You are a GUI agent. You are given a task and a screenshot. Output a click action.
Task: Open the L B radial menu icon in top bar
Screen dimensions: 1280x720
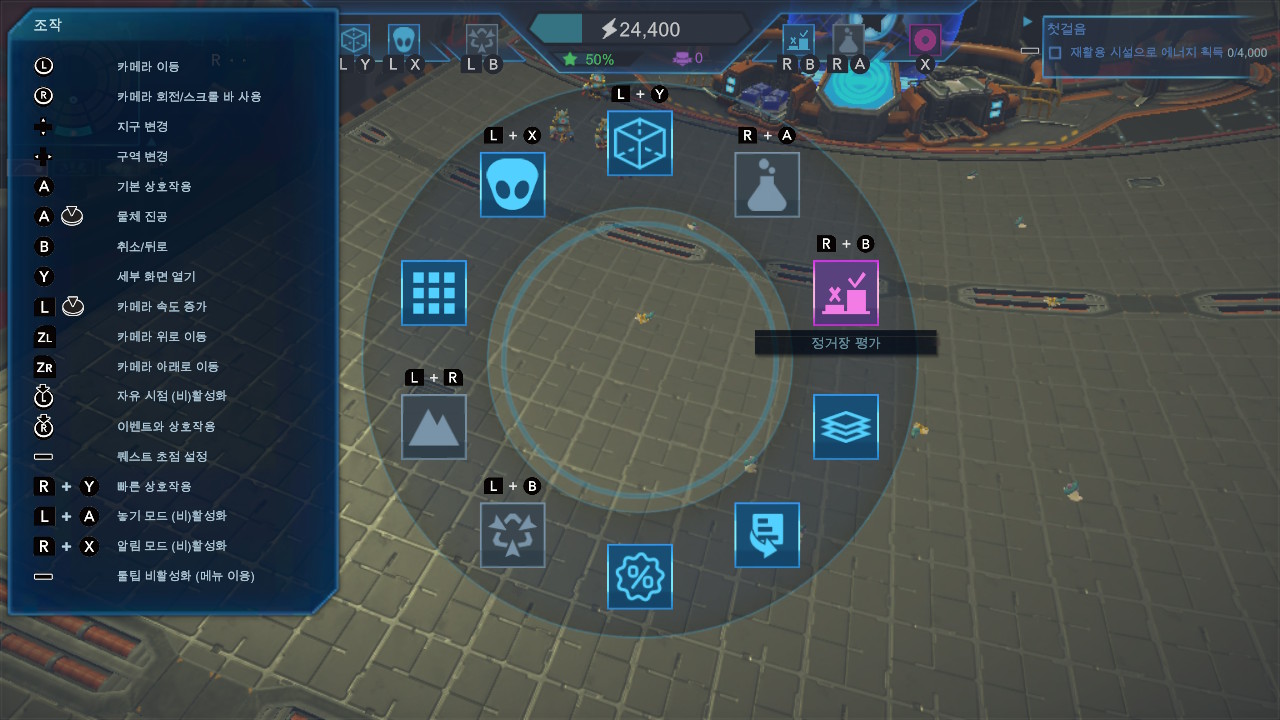point(483,40)
